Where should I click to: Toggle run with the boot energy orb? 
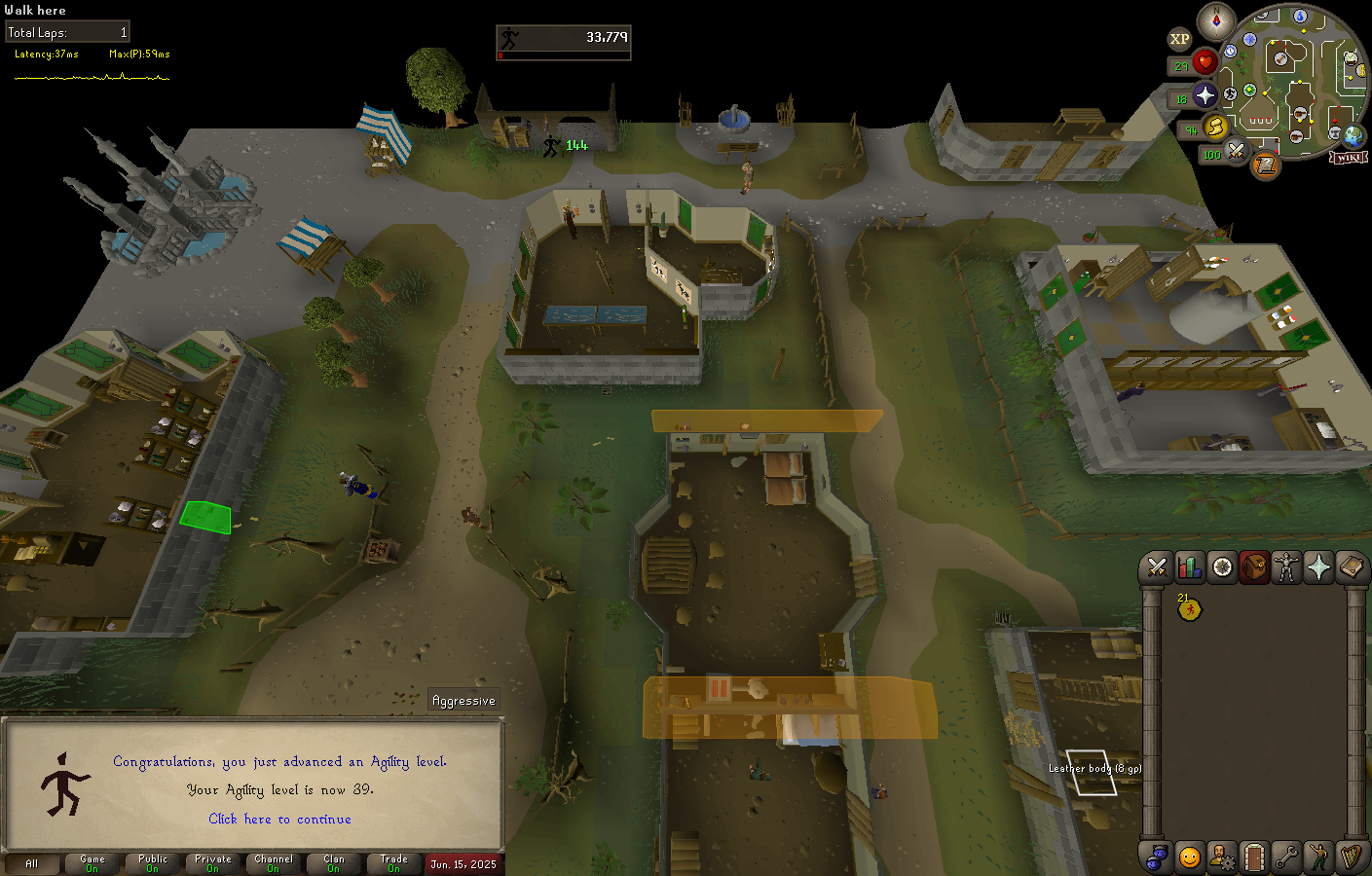1215,127
